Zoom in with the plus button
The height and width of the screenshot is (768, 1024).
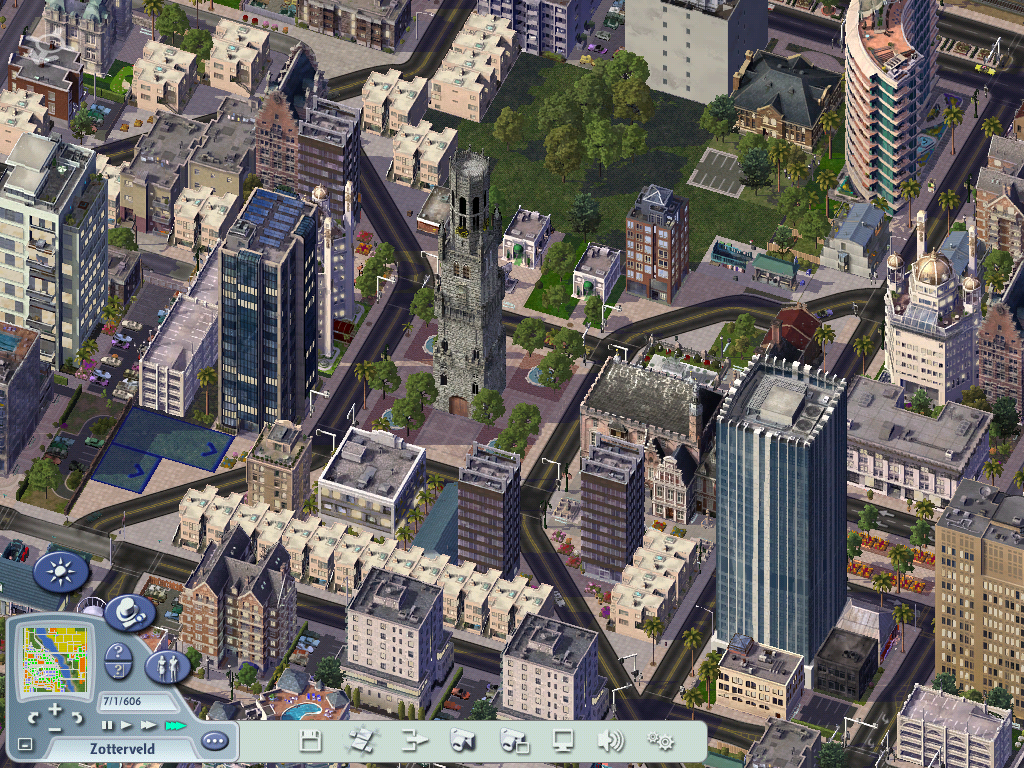coord(55,709)
